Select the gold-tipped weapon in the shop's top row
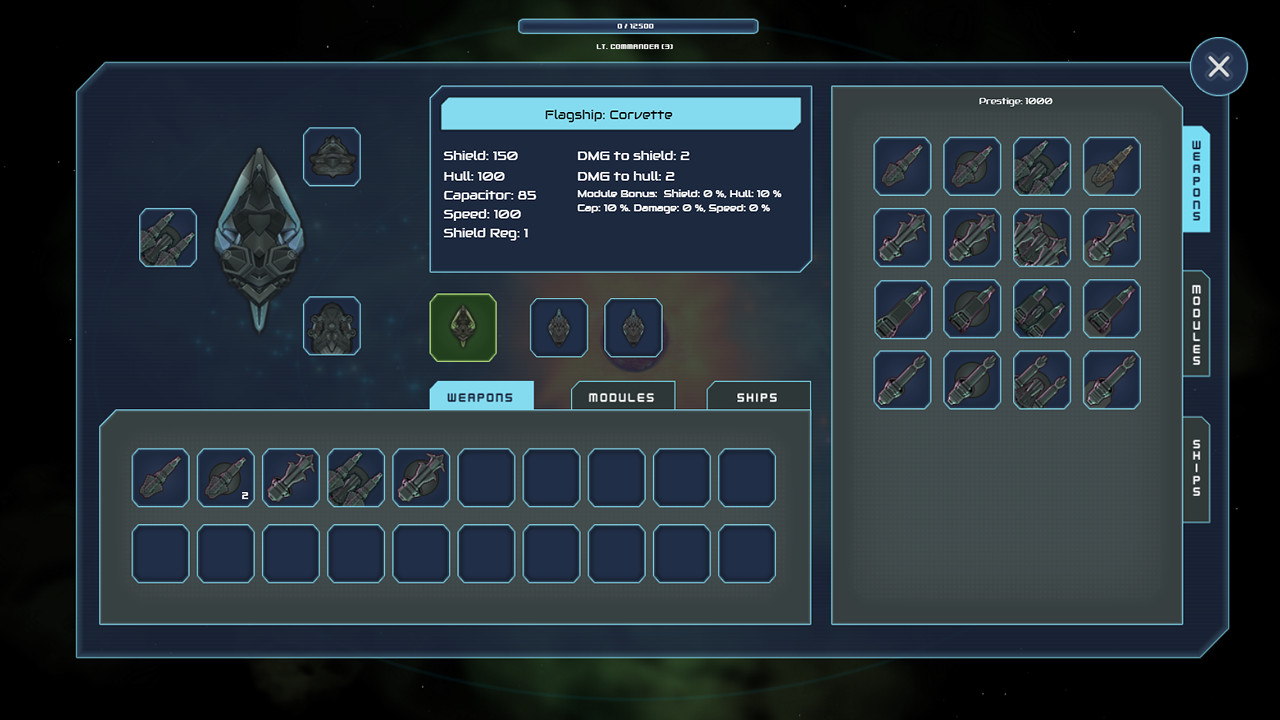This screenshot has width=1280, height=720. (x=1112, y=167)
